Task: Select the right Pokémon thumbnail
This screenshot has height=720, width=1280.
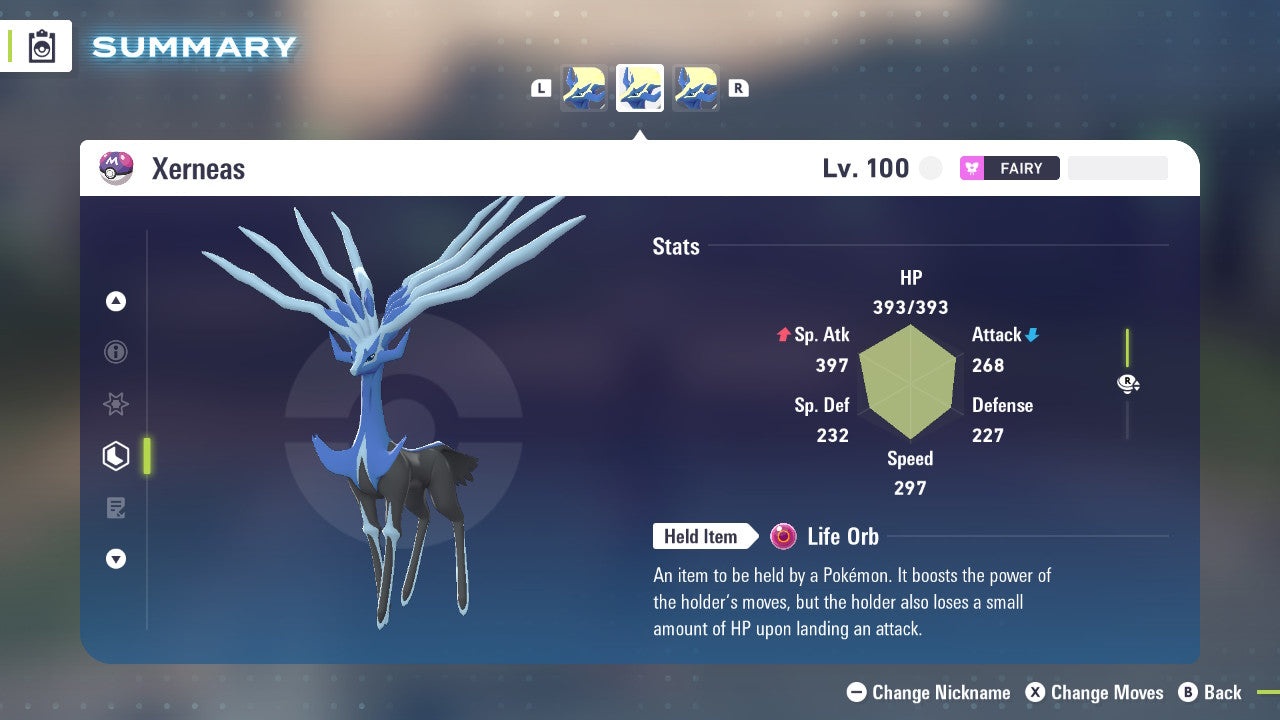Action: point(695,88)
